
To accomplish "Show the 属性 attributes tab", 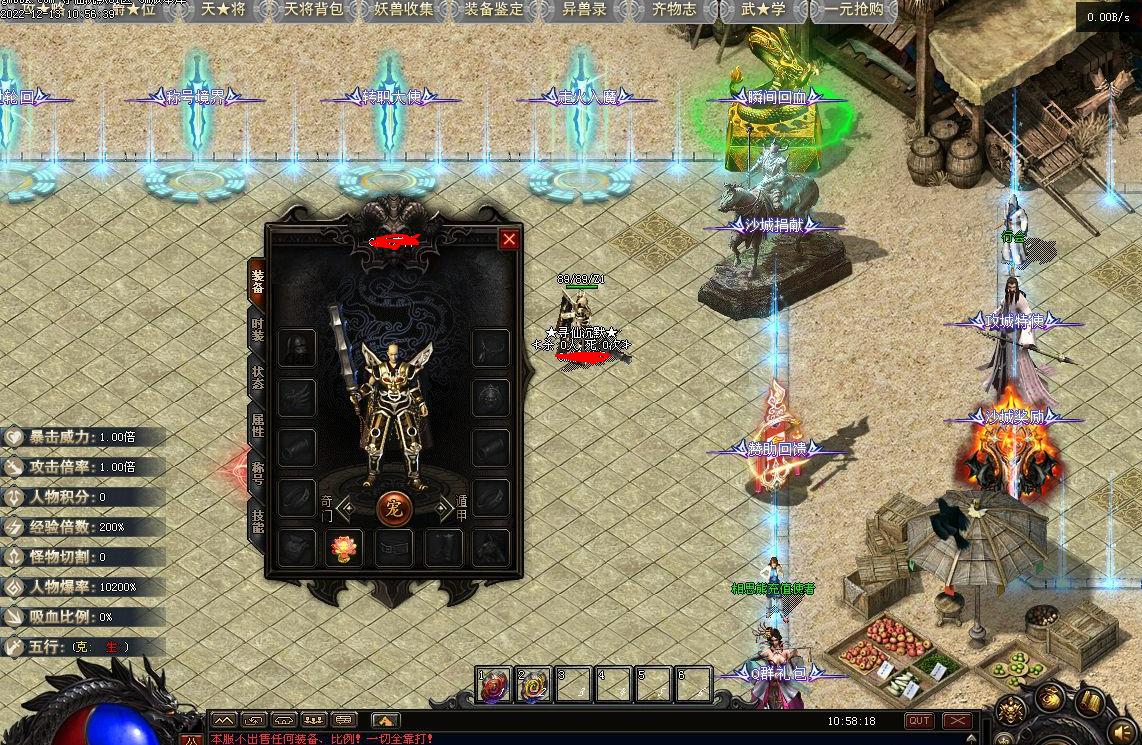I will point(257,427).
